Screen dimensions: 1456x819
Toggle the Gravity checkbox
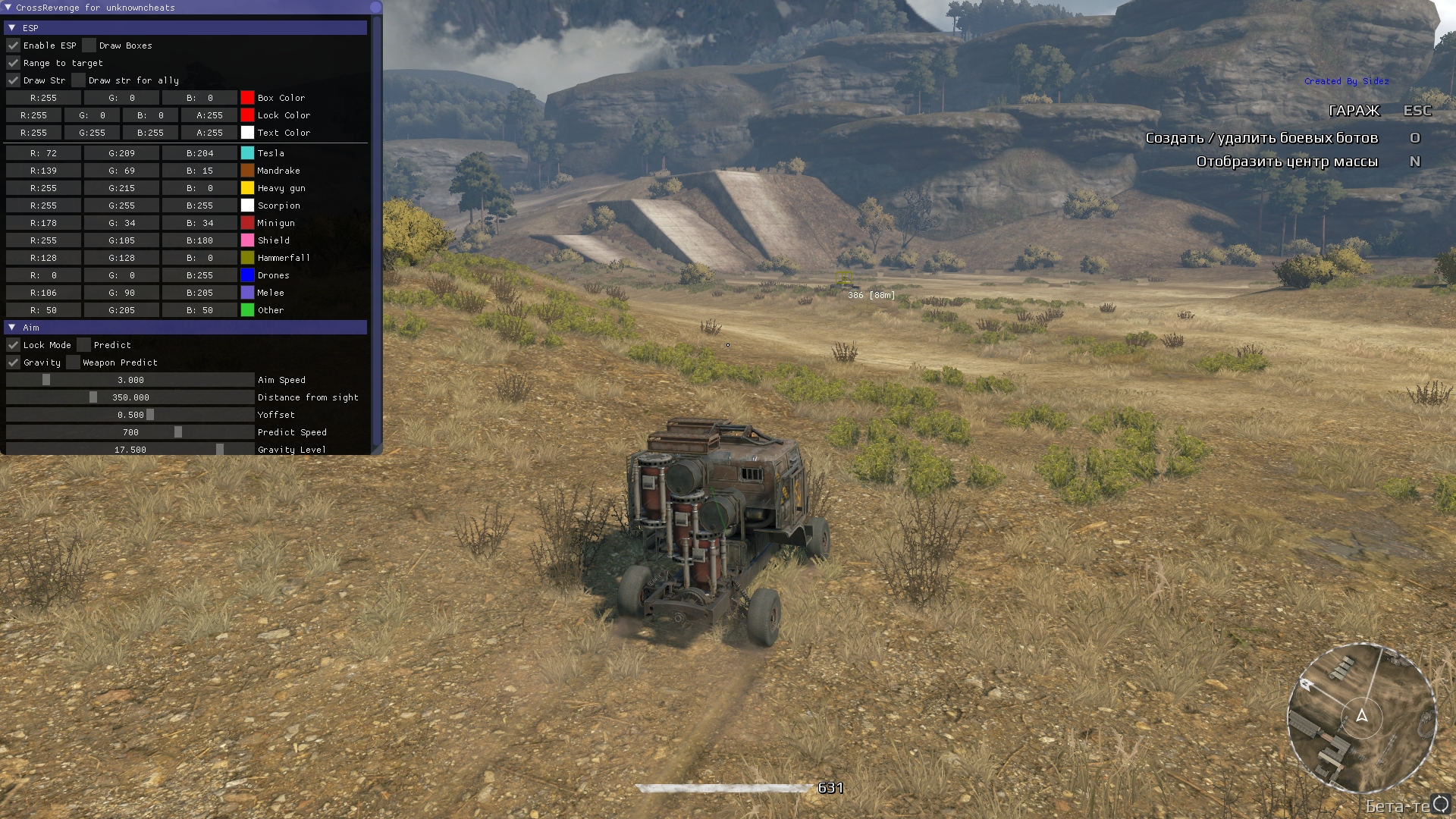[14, 362]
